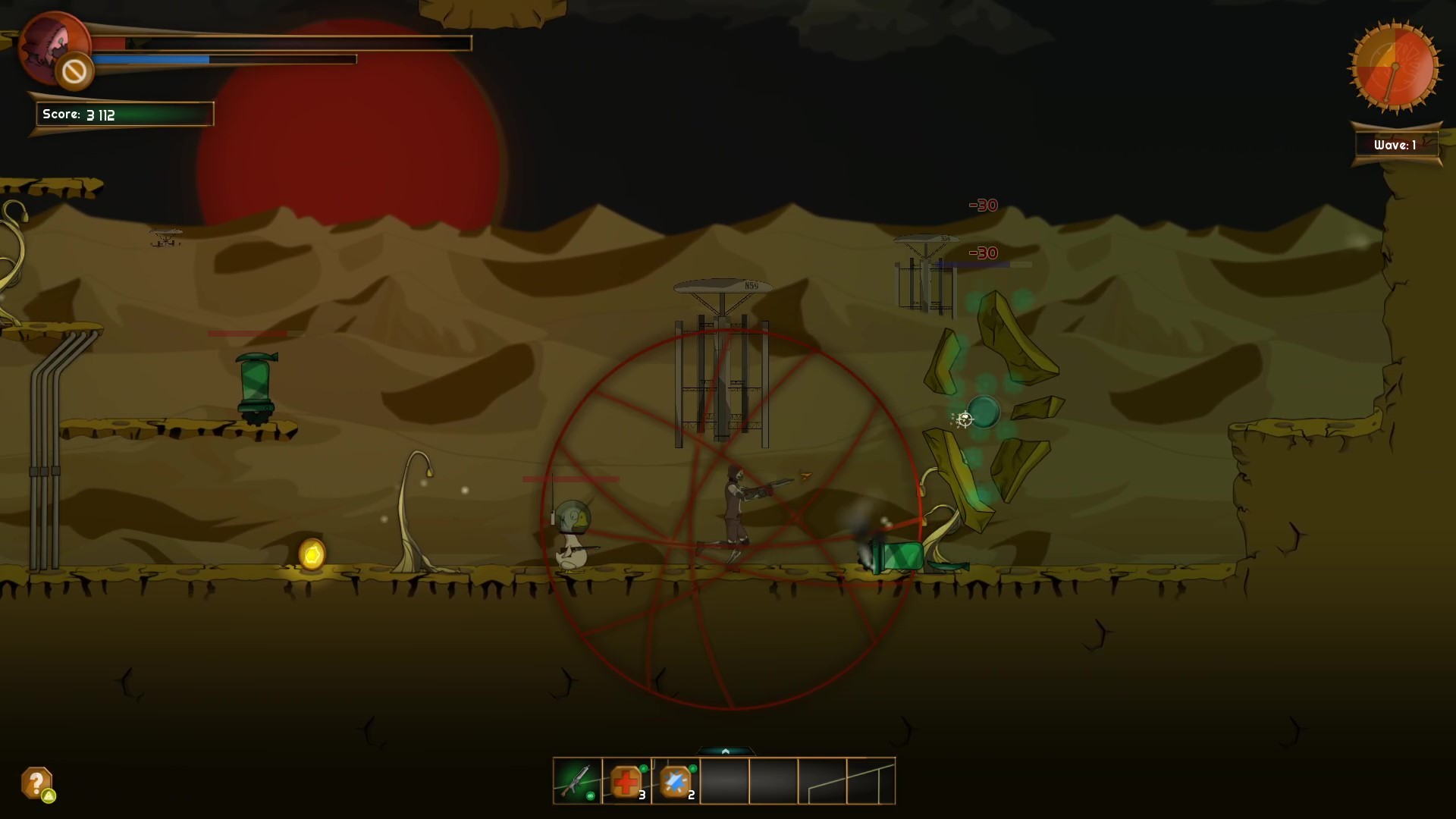Viewport: 1456px width, 819px height.
Task: Click the empty fourth hotbar slot
Action: (x=724, y=781)
